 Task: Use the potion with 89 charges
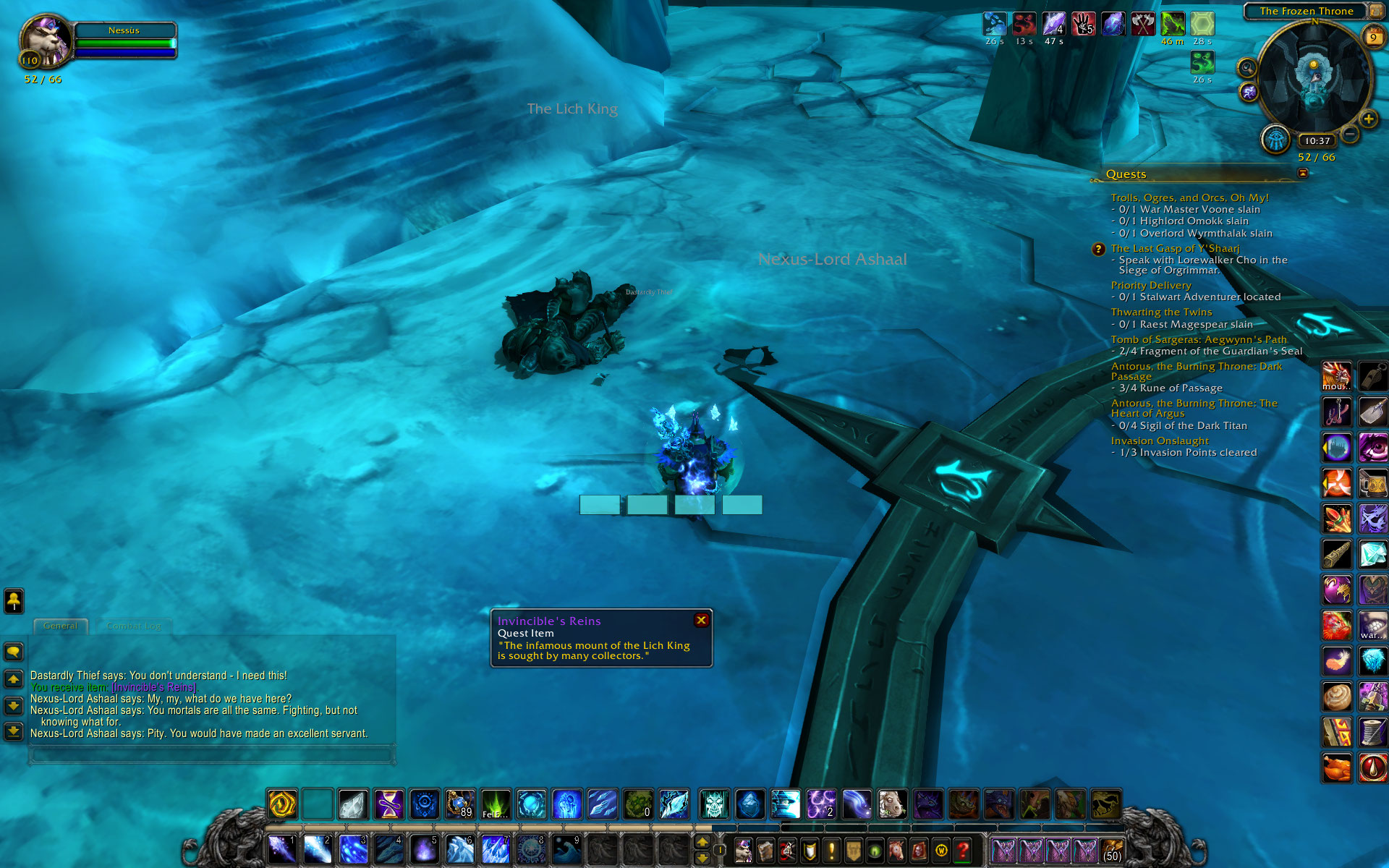coord(459,804)
